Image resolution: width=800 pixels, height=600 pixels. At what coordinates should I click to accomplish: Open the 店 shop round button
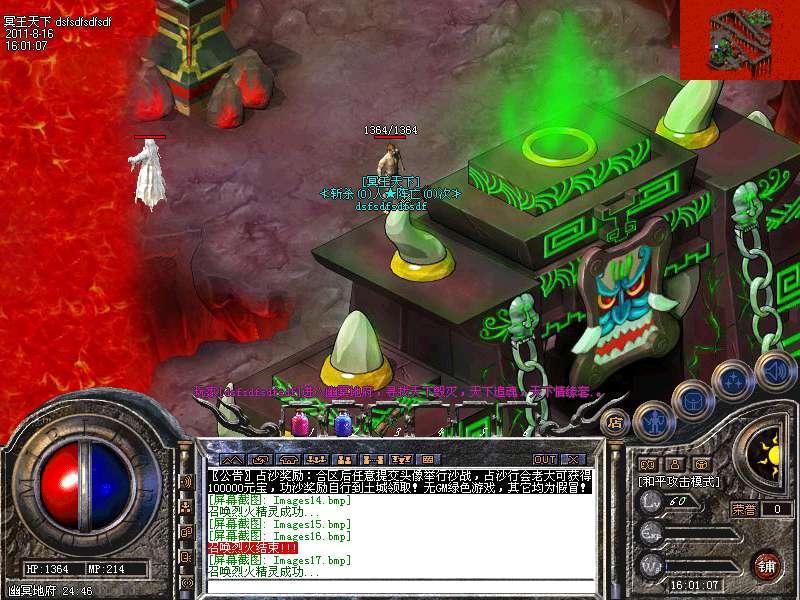coord(615,422)
